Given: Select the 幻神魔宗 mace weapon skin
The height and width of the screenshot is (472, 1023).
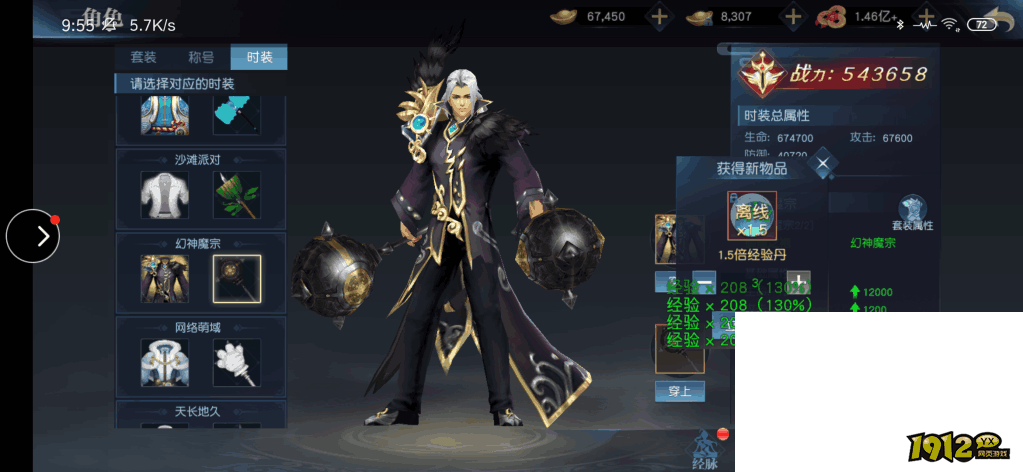Looking at the screenshot, I should click(237, 279).
